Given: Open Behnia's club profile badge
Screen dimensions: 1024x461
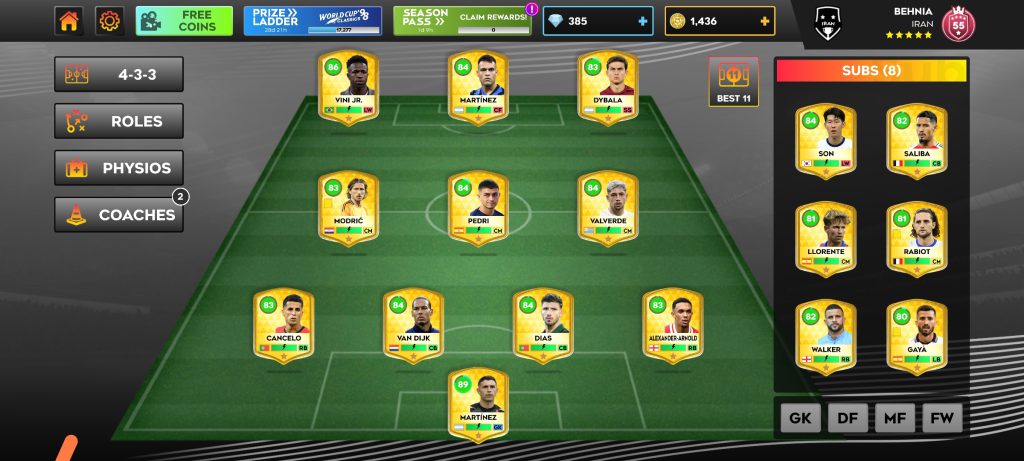Looking at the screenshot, I should pyautogui.click(x=958, y=23).
